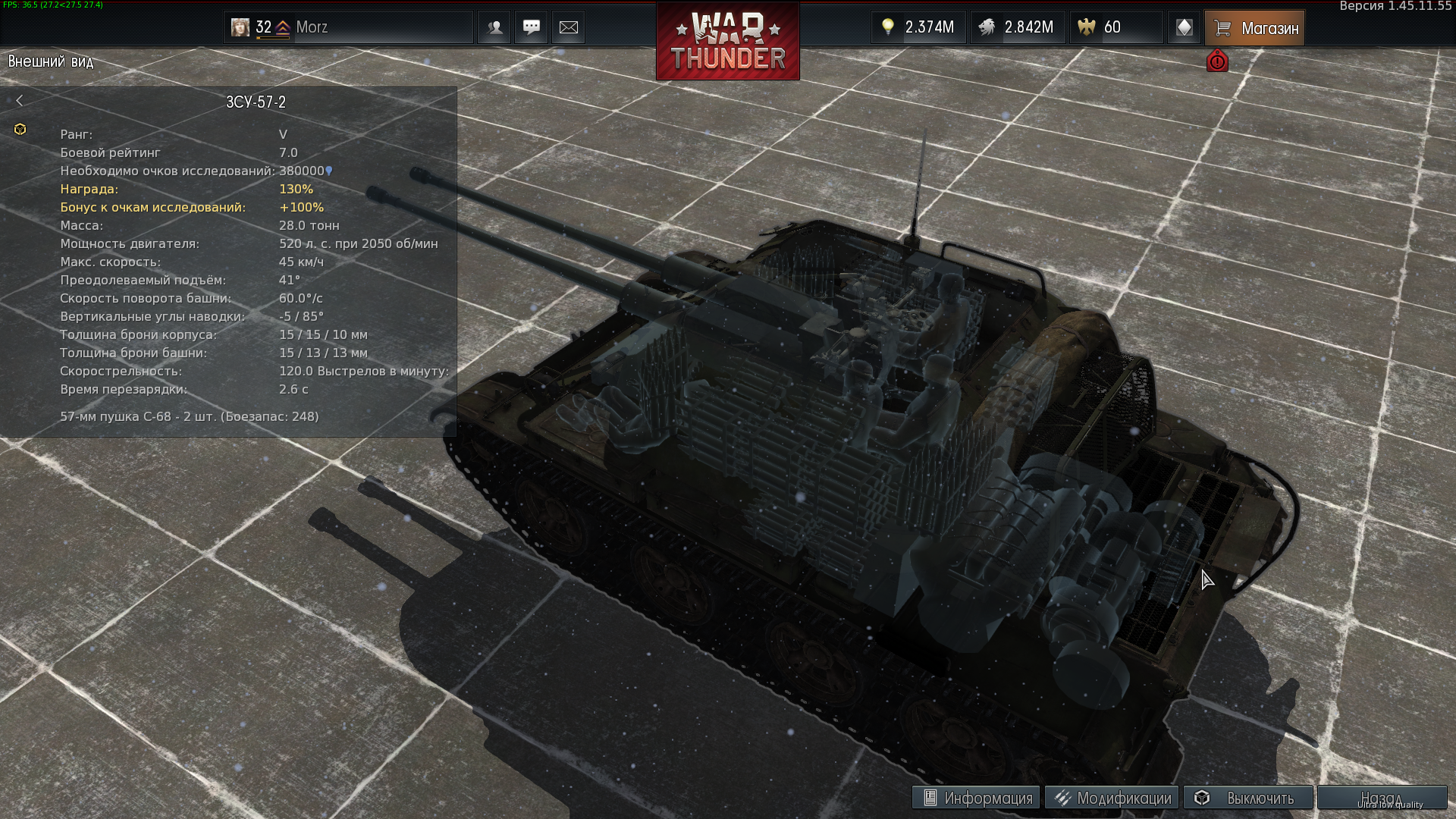
Task: Toggle the yellow cube x-ray icon
Action: coord(20,130)
